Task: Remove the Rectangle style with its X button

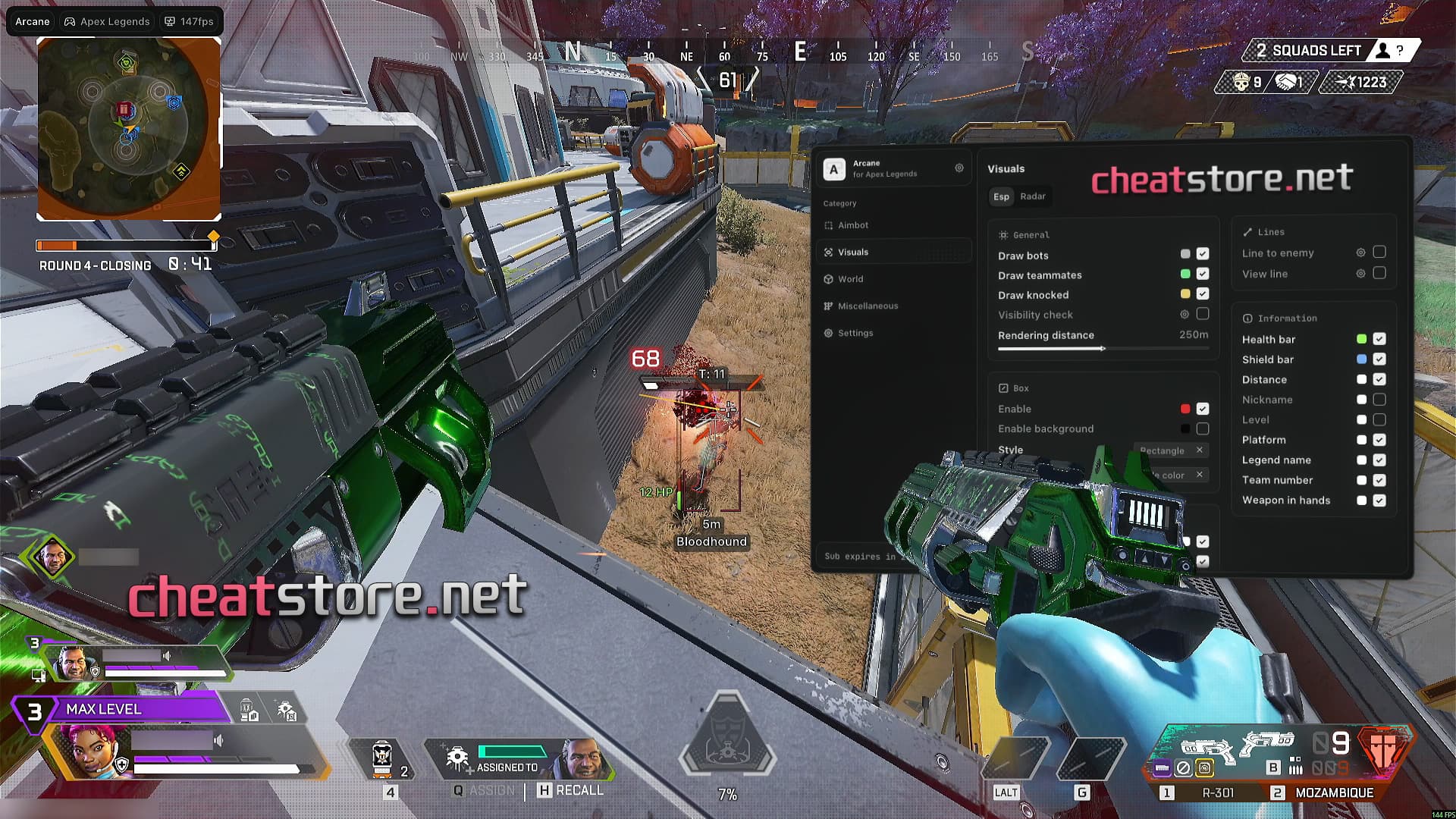Action: tap(1199, 450)
